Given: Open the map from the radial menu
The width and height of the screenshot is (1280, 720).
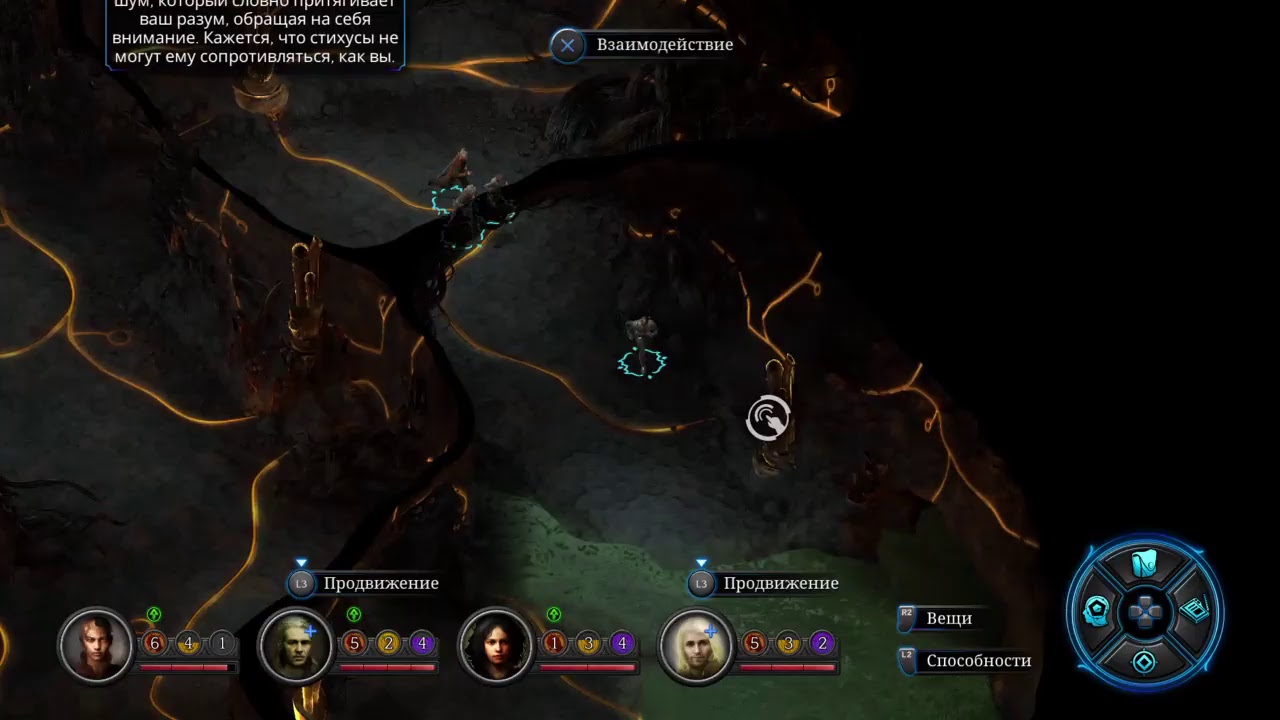Looking at the screenshot, I should [x=1145, y=564].
